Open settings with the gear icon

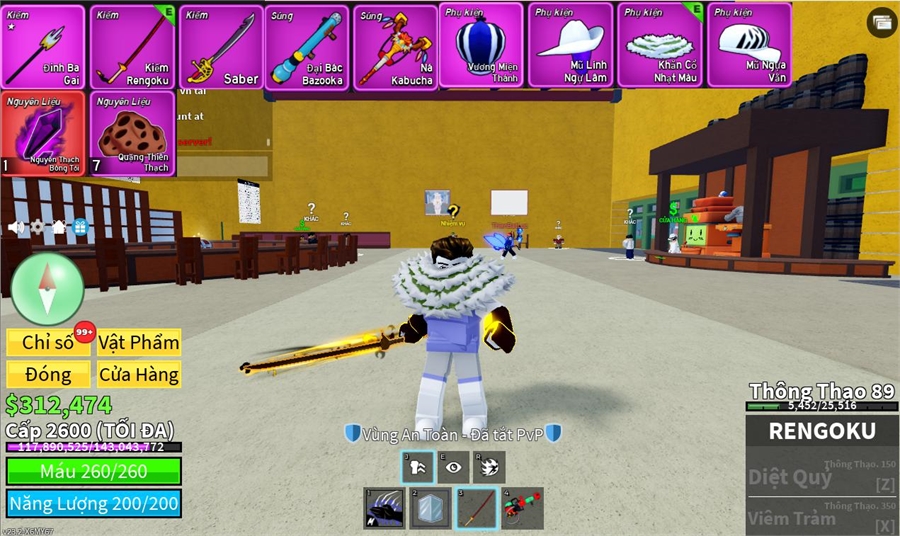click(37, 227)
